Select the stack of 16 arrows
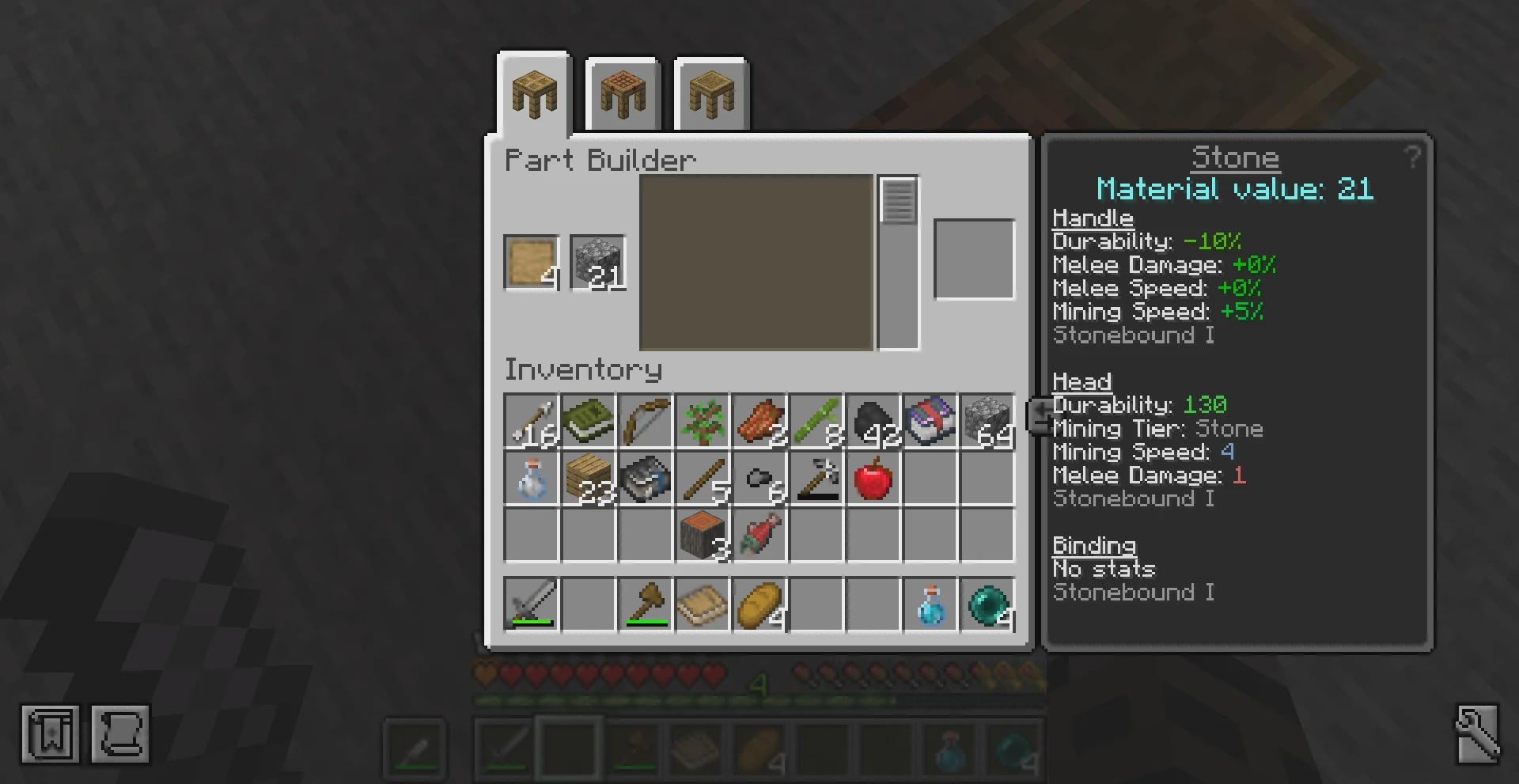Viewport: 1519px width, 784px height. 532,422
